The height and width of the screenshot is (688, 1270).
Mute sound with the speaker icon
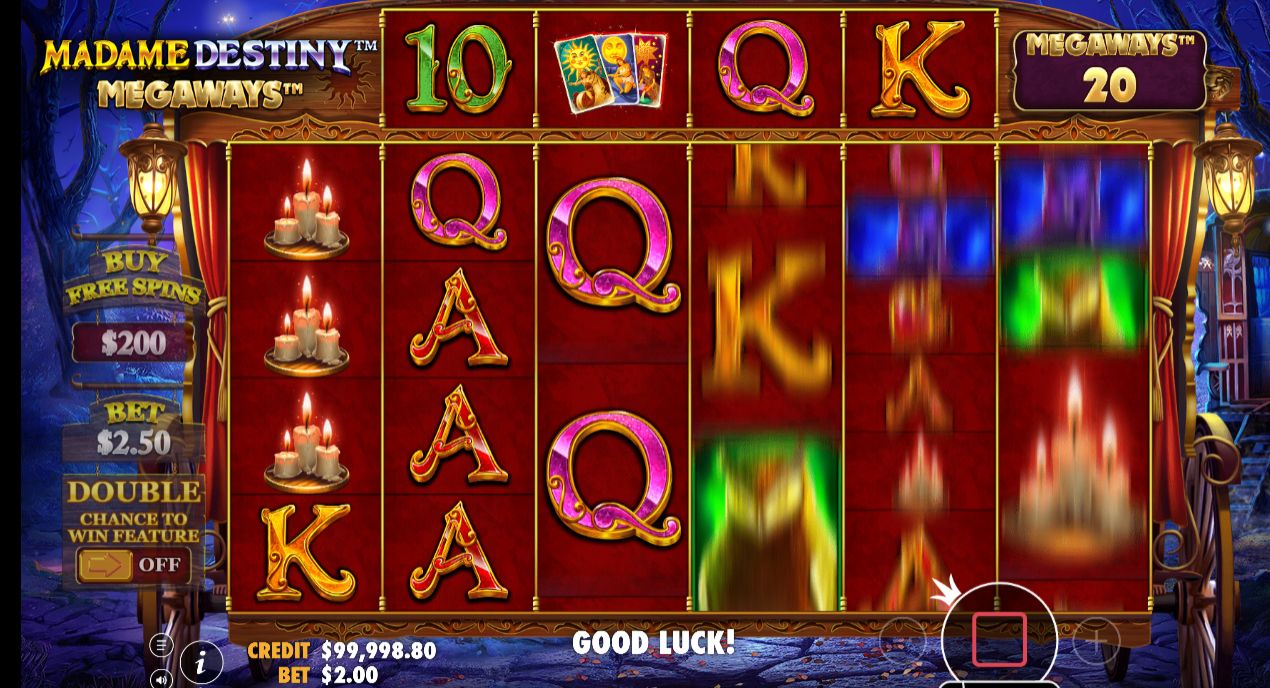(x=161, y=679)
